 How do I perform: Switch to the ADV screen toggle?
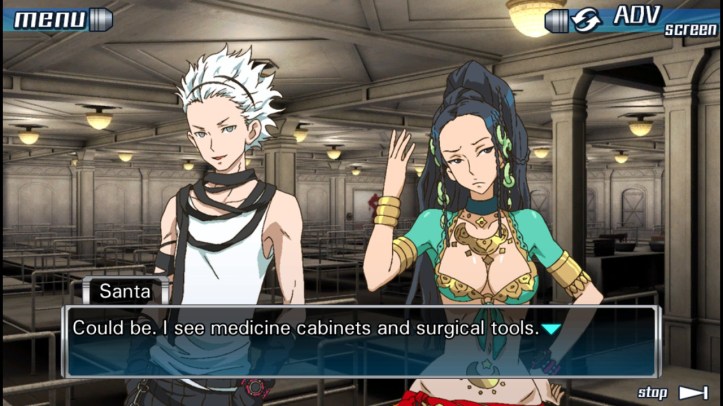[x=632, y=19]
